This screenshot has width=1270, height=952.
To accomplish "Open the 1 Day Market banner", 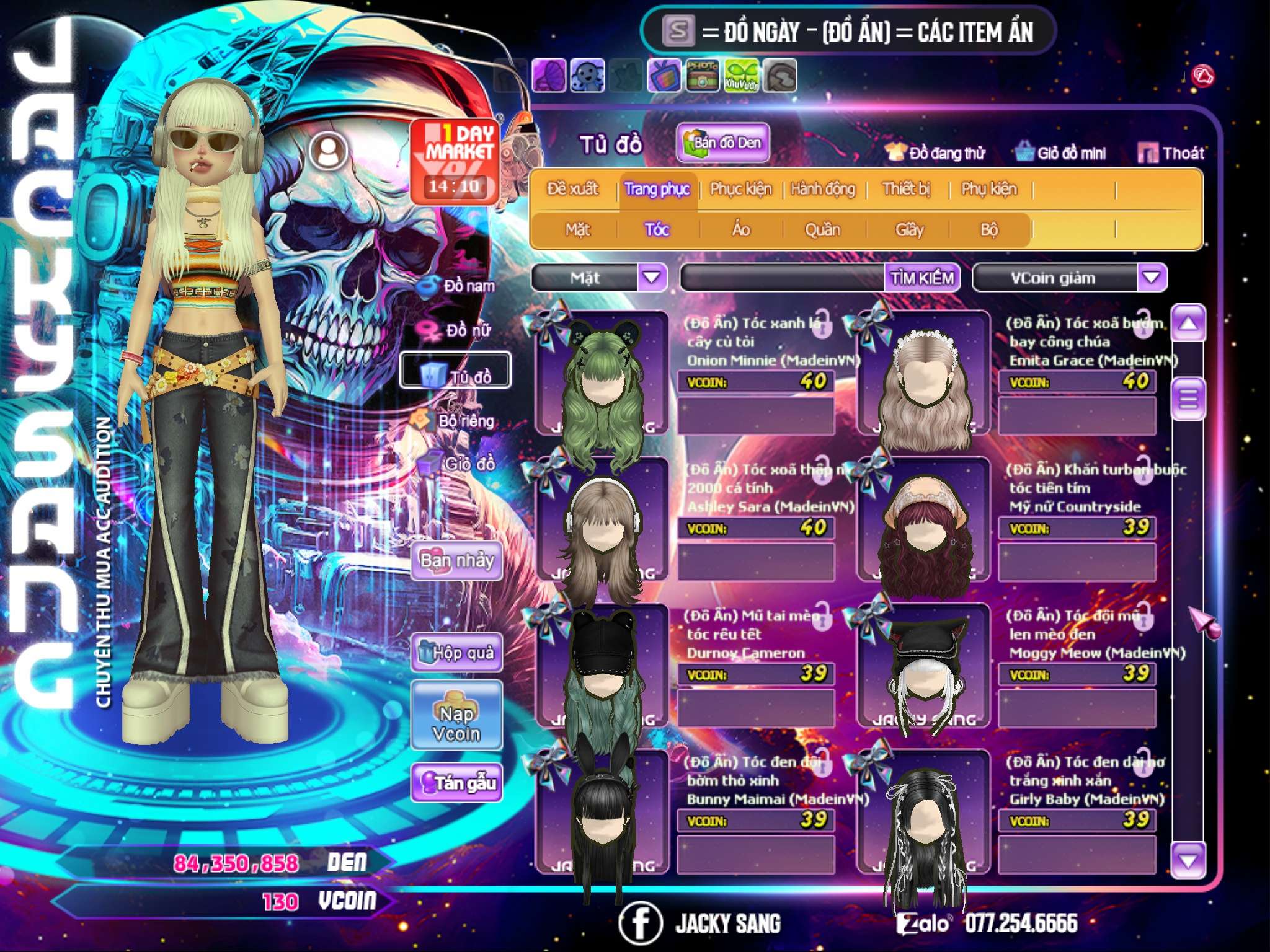I will [x=456, y=161].
